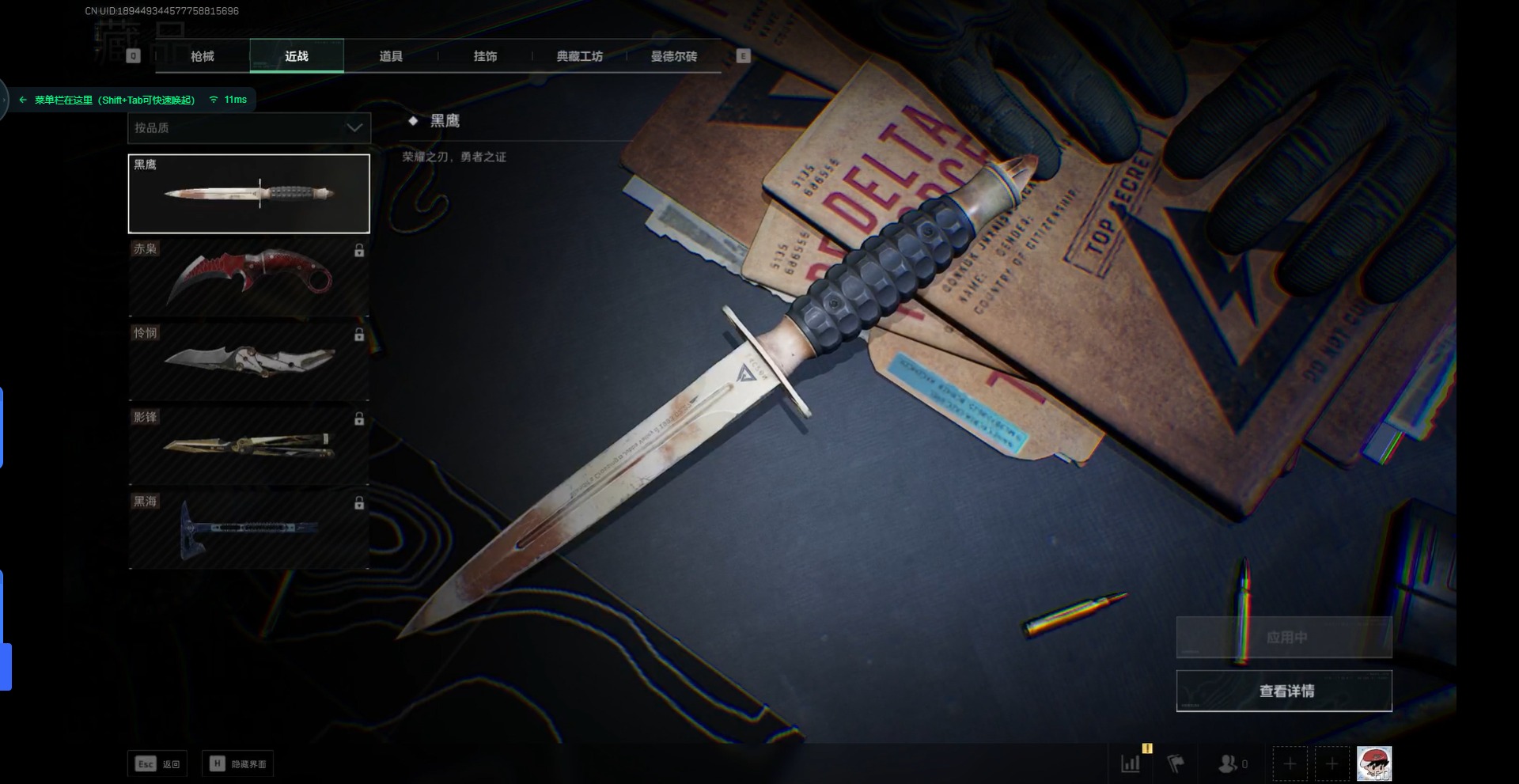Click the player avatar with red cap

point(1374,763)
